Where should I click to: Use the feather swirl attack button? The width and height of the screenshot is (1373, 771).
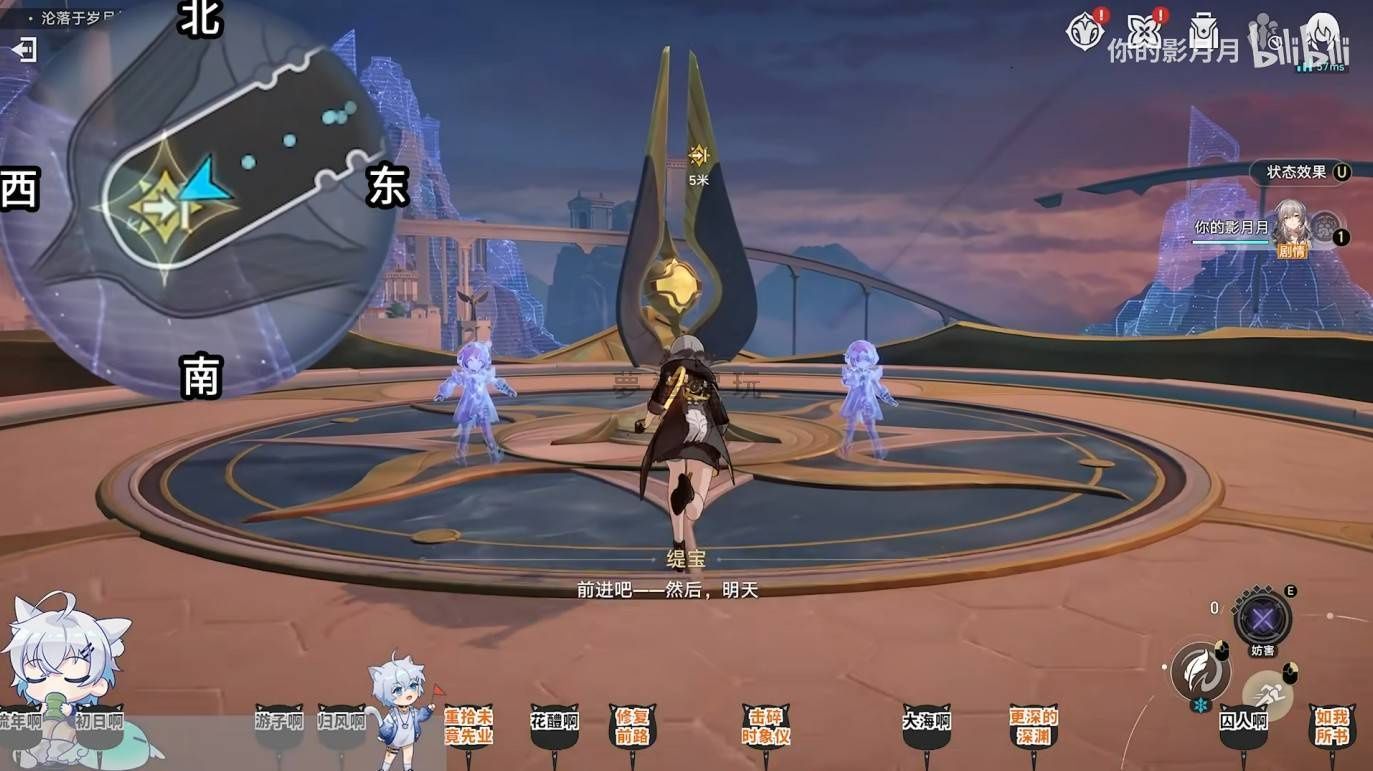click(x=1200, y=671)
